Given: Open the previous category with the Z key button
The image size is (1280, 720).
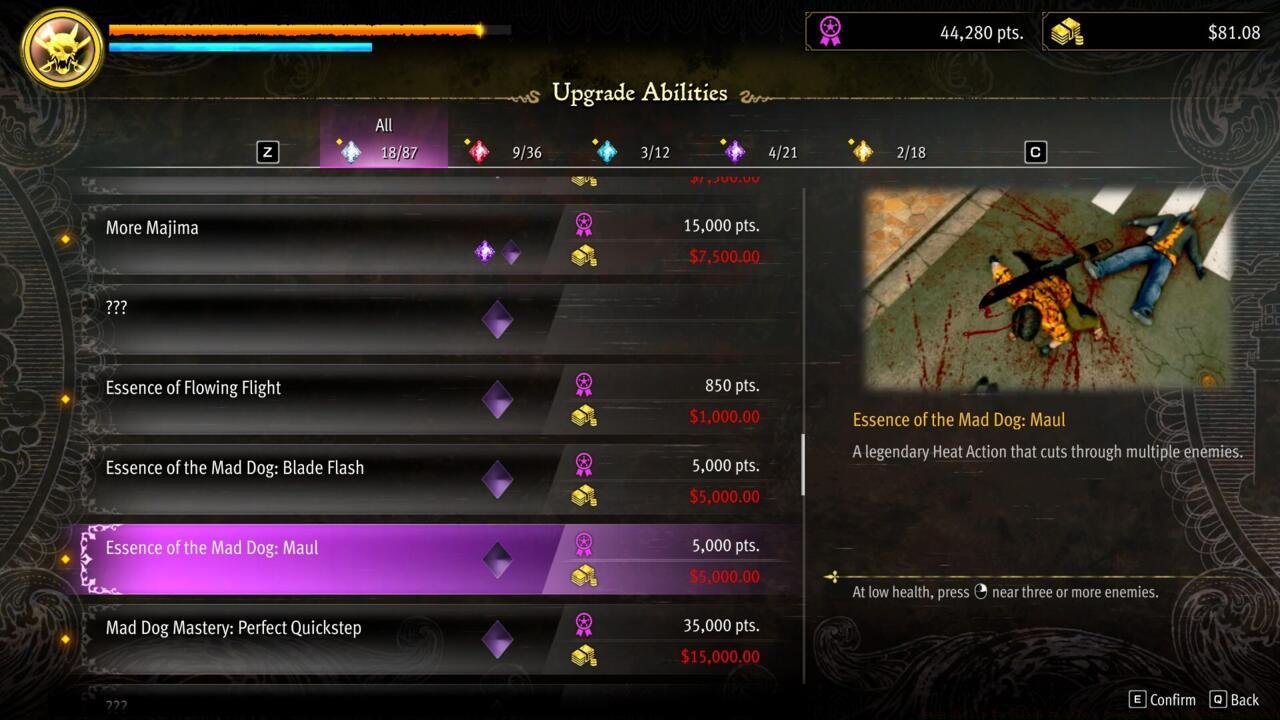Looking at the screenshot, I should (x=266, y=151).
